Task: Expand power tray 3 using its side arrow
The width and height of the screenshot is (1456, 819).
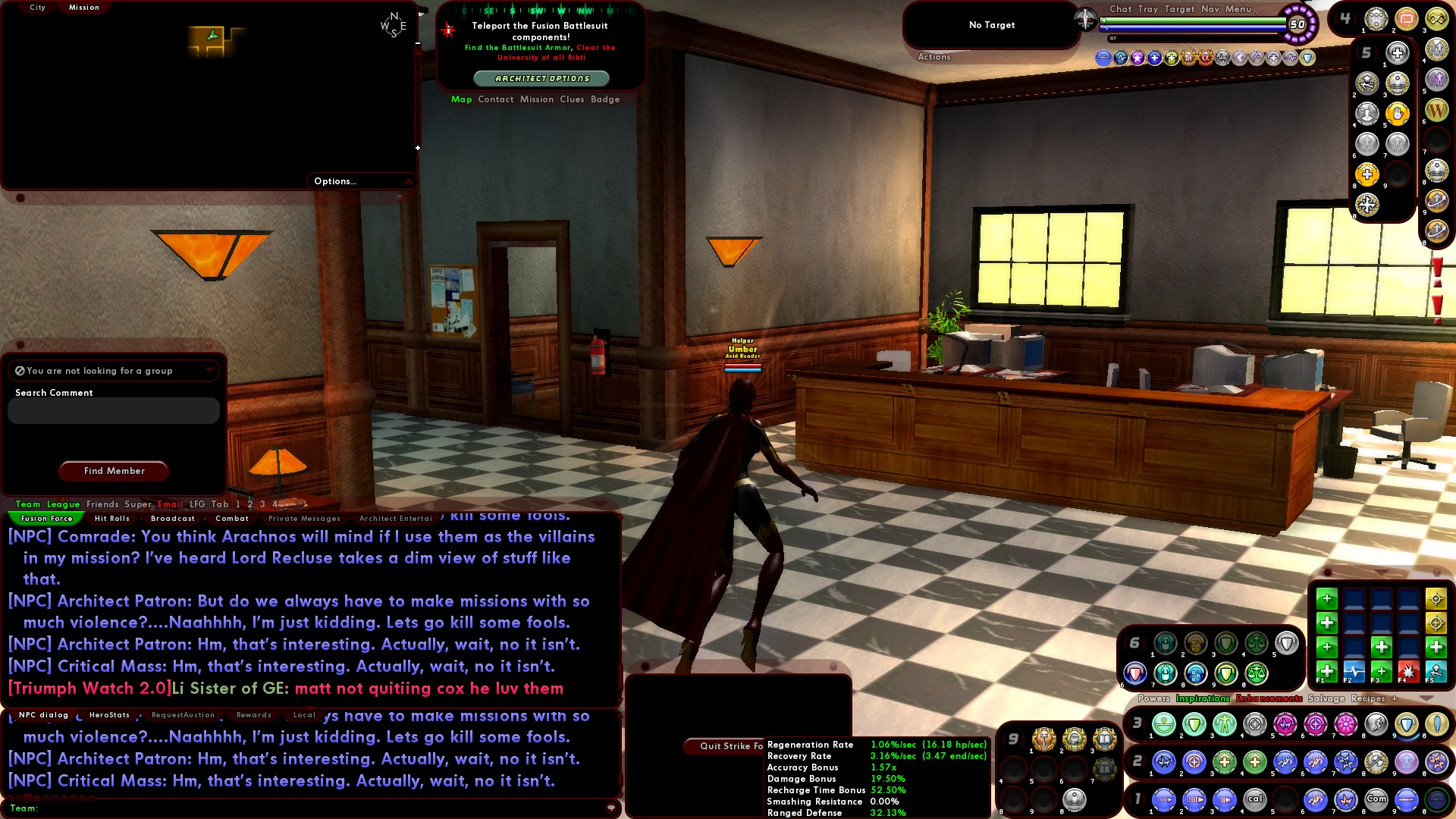Action: pyautogui.click(x=1142, y=724)
